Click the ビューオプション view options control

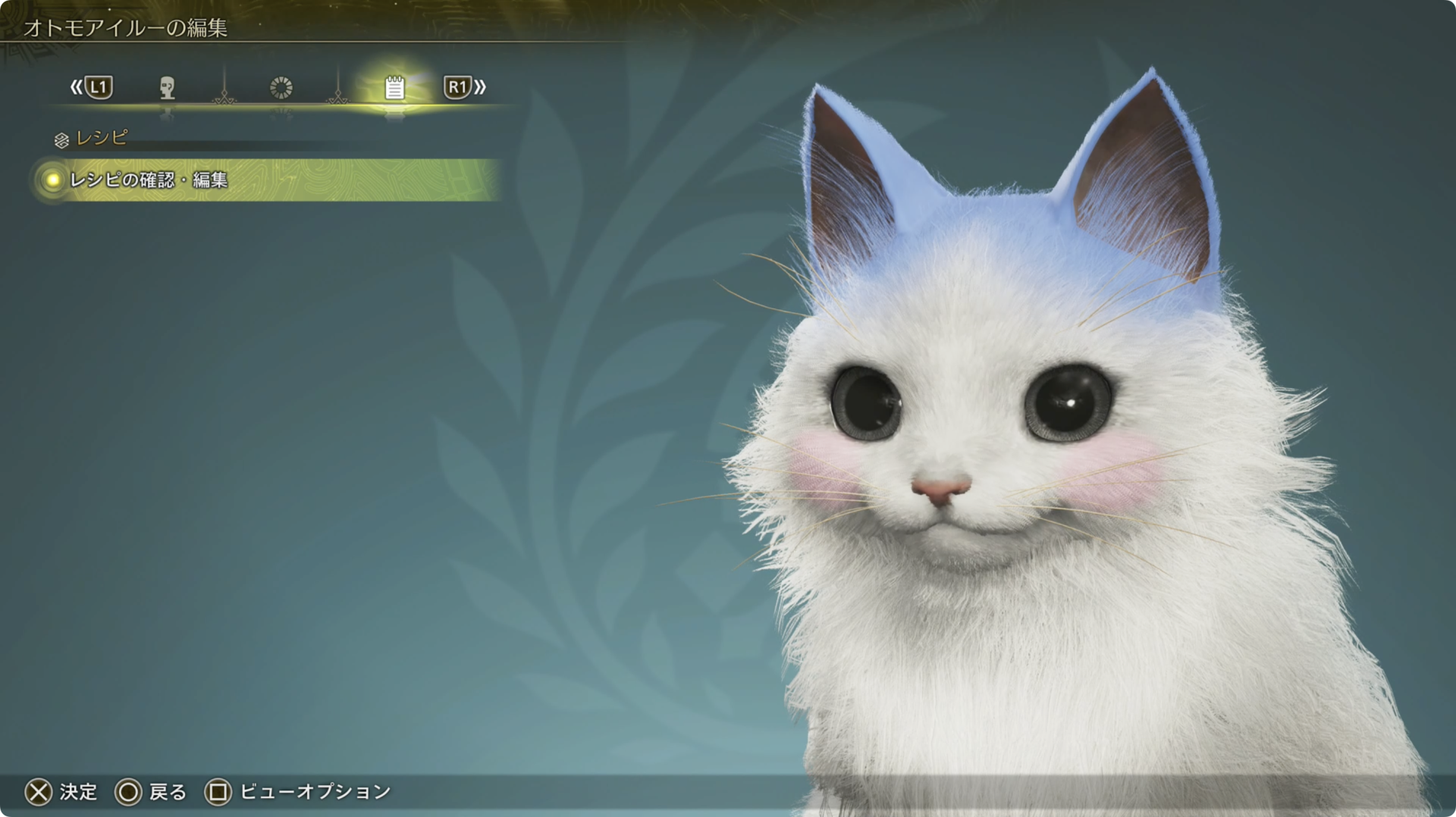tap(312, 791)
